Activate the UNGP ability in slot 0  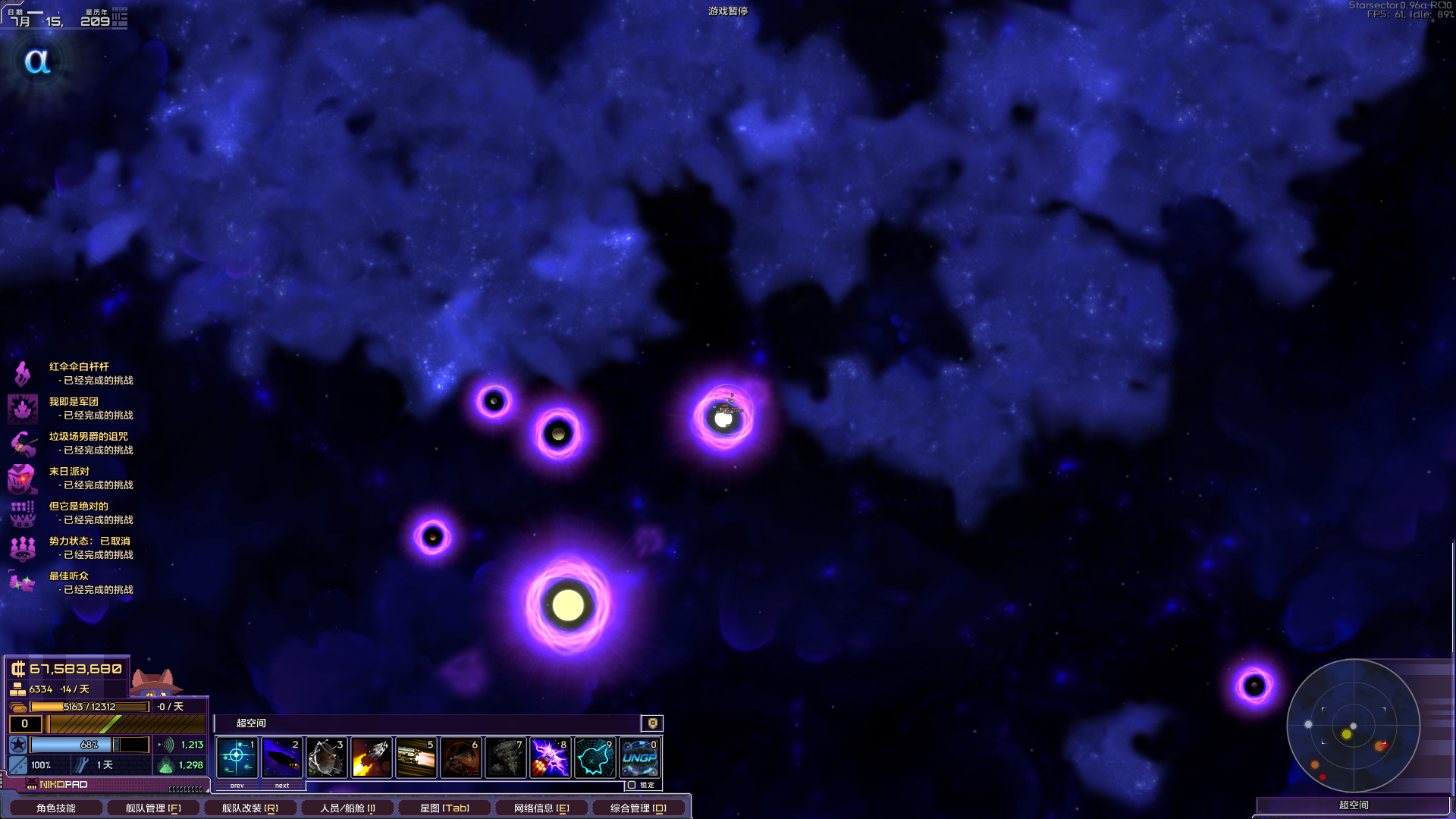640,757
